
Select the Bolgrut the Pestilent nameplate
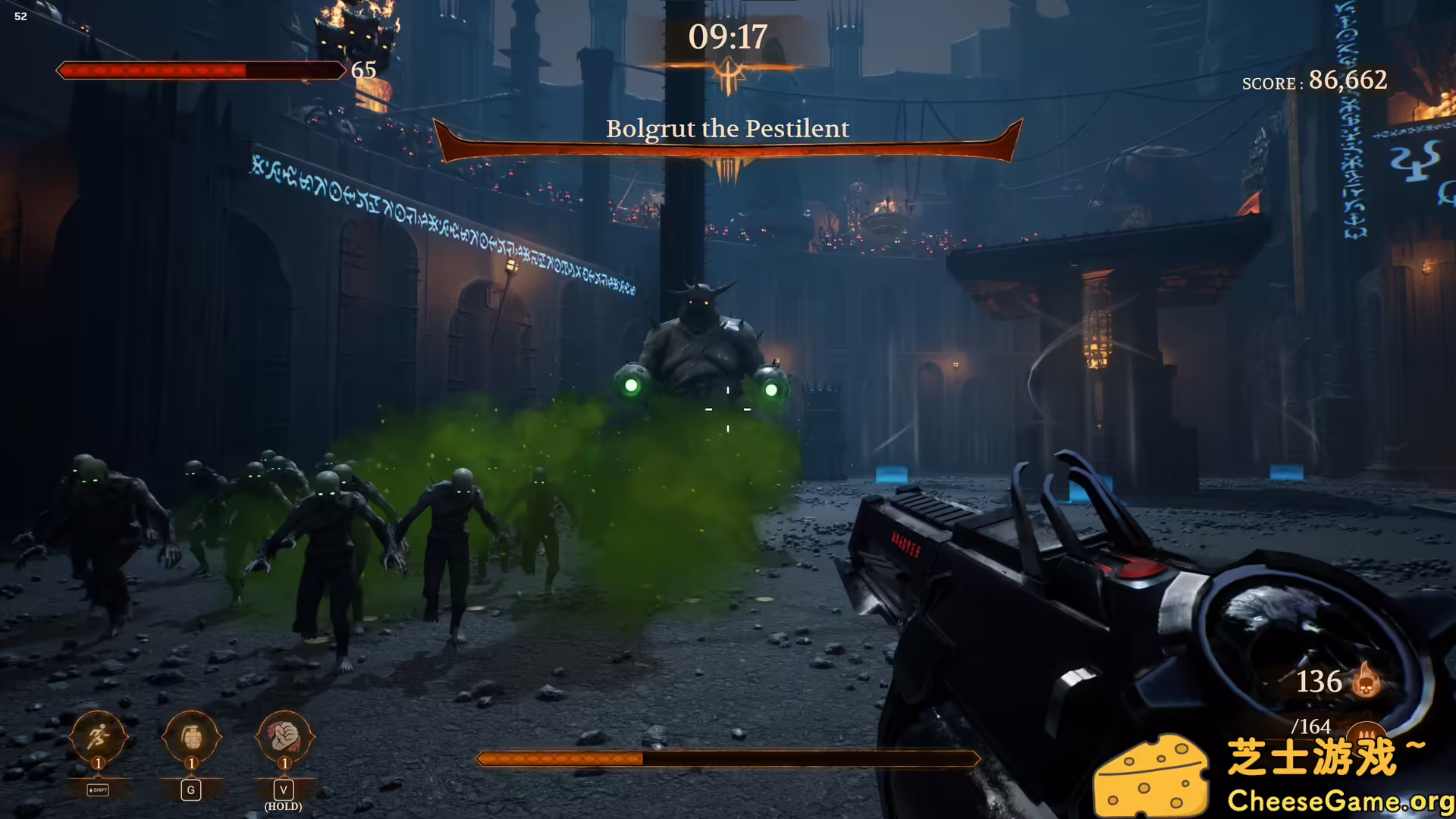(x=727, y=129)
